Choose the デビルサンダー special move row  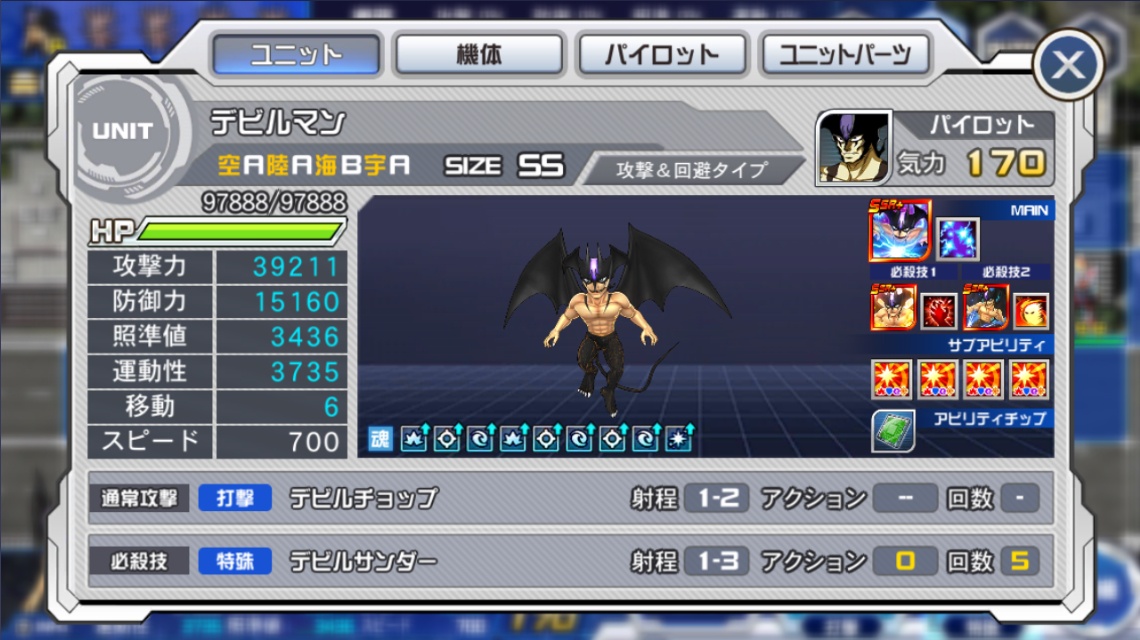point(570,561)
